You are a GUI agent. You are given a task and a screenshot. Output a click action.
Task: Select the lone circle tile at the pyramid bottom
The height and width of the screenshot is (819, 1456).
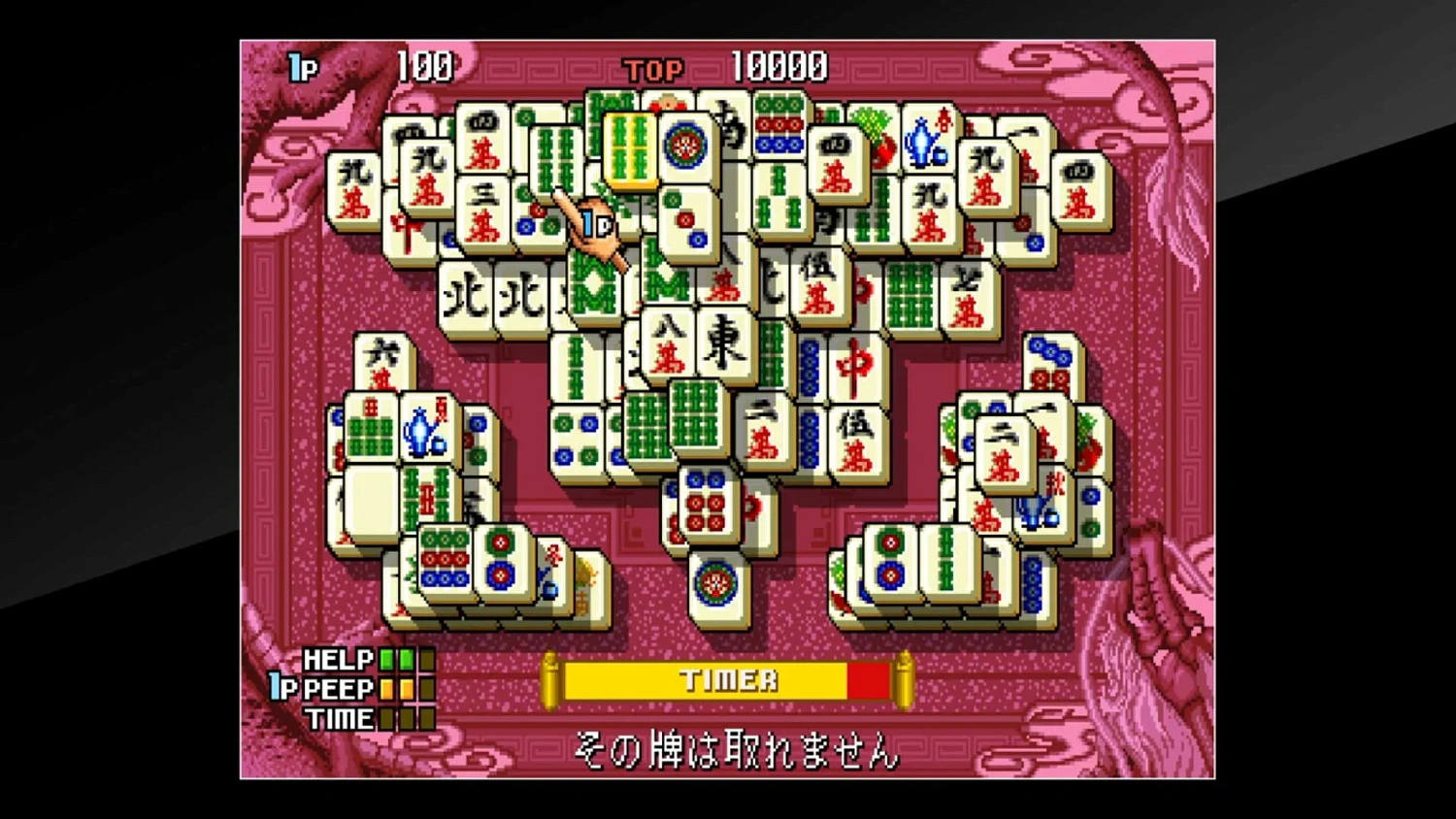point(715,582)
